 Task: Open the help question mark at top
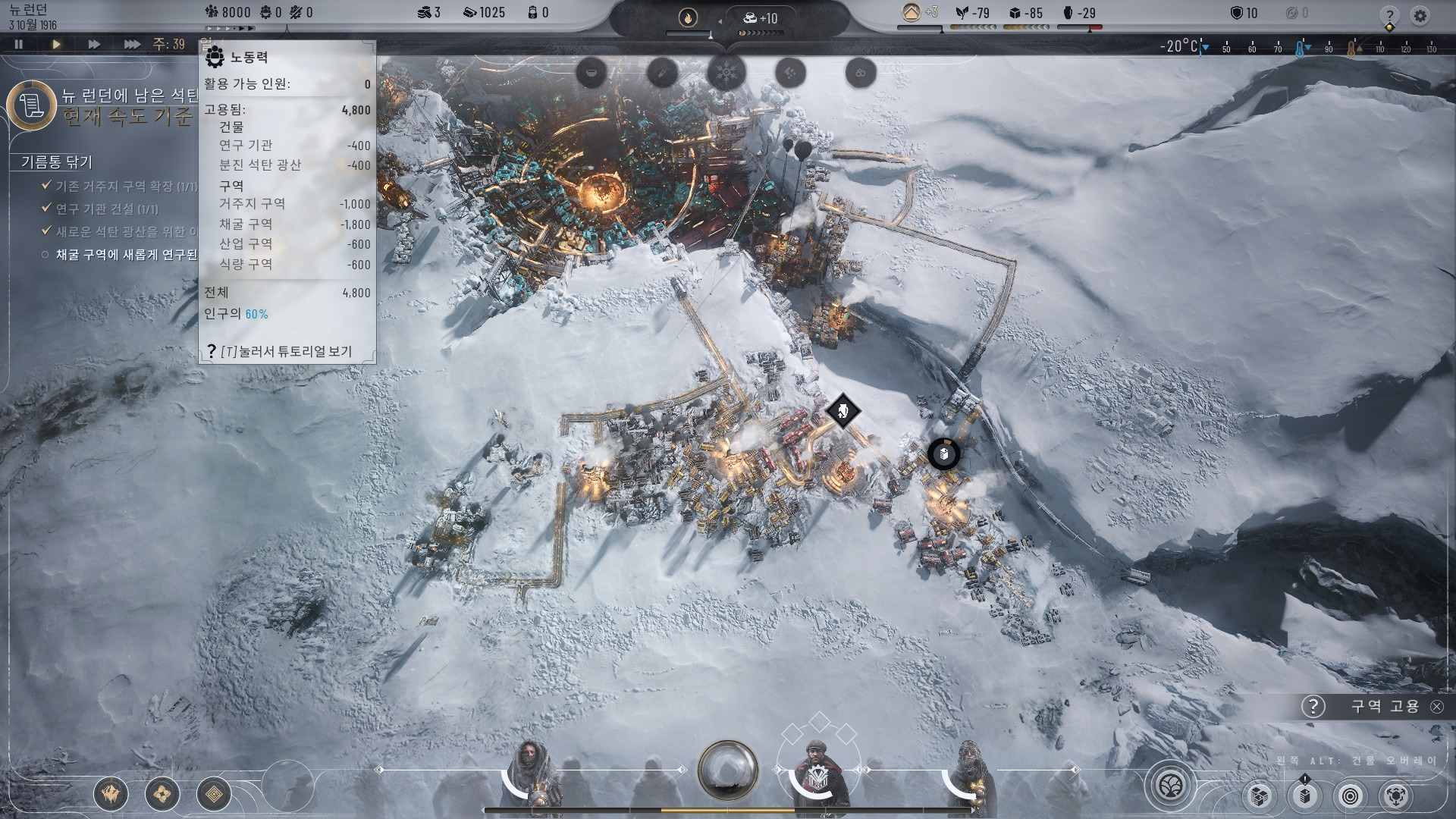pyautogui.click(x=1389, y=15)
